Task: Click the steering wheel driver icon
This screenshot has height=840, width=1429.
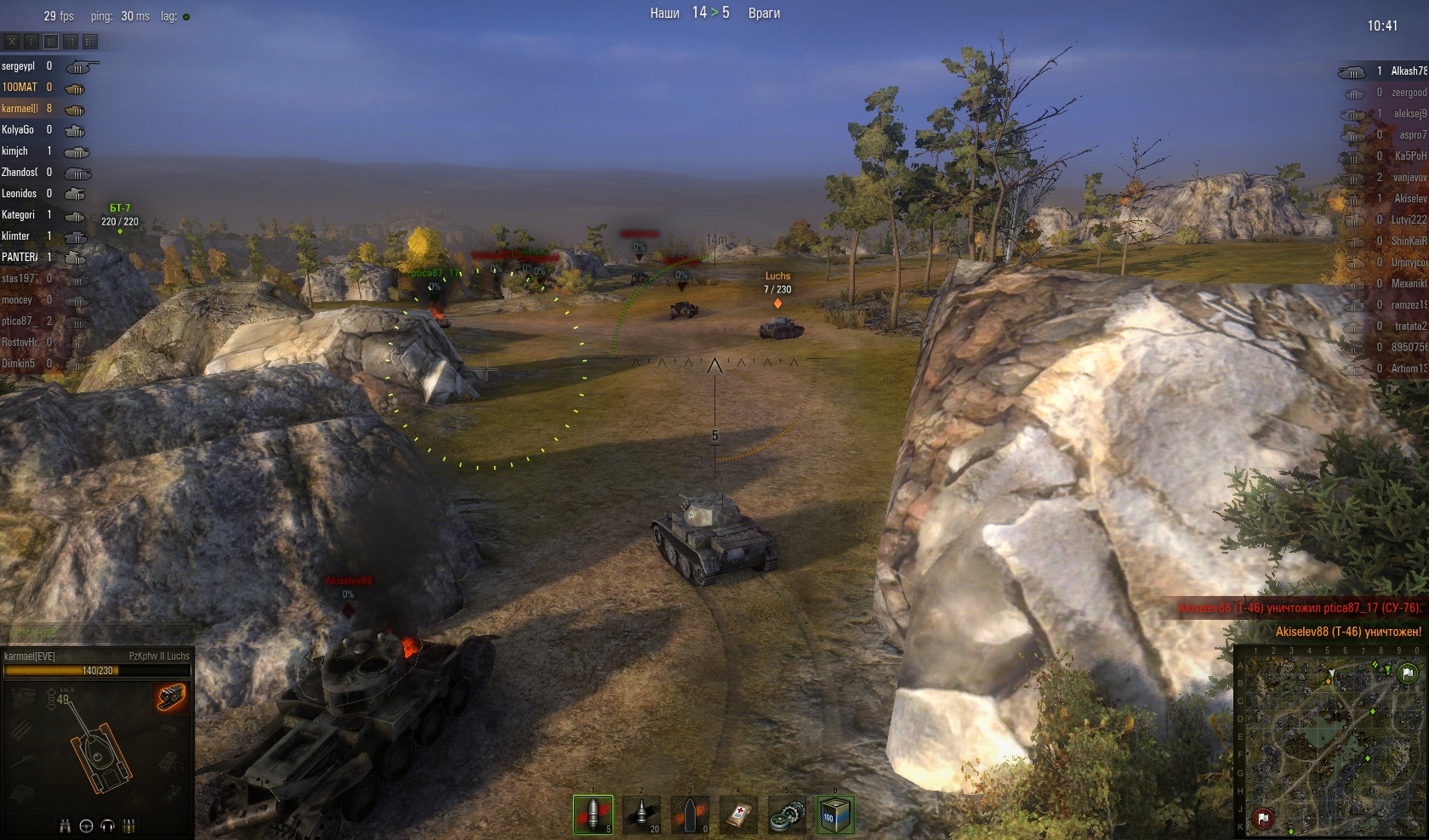Action: coord(86,826)
